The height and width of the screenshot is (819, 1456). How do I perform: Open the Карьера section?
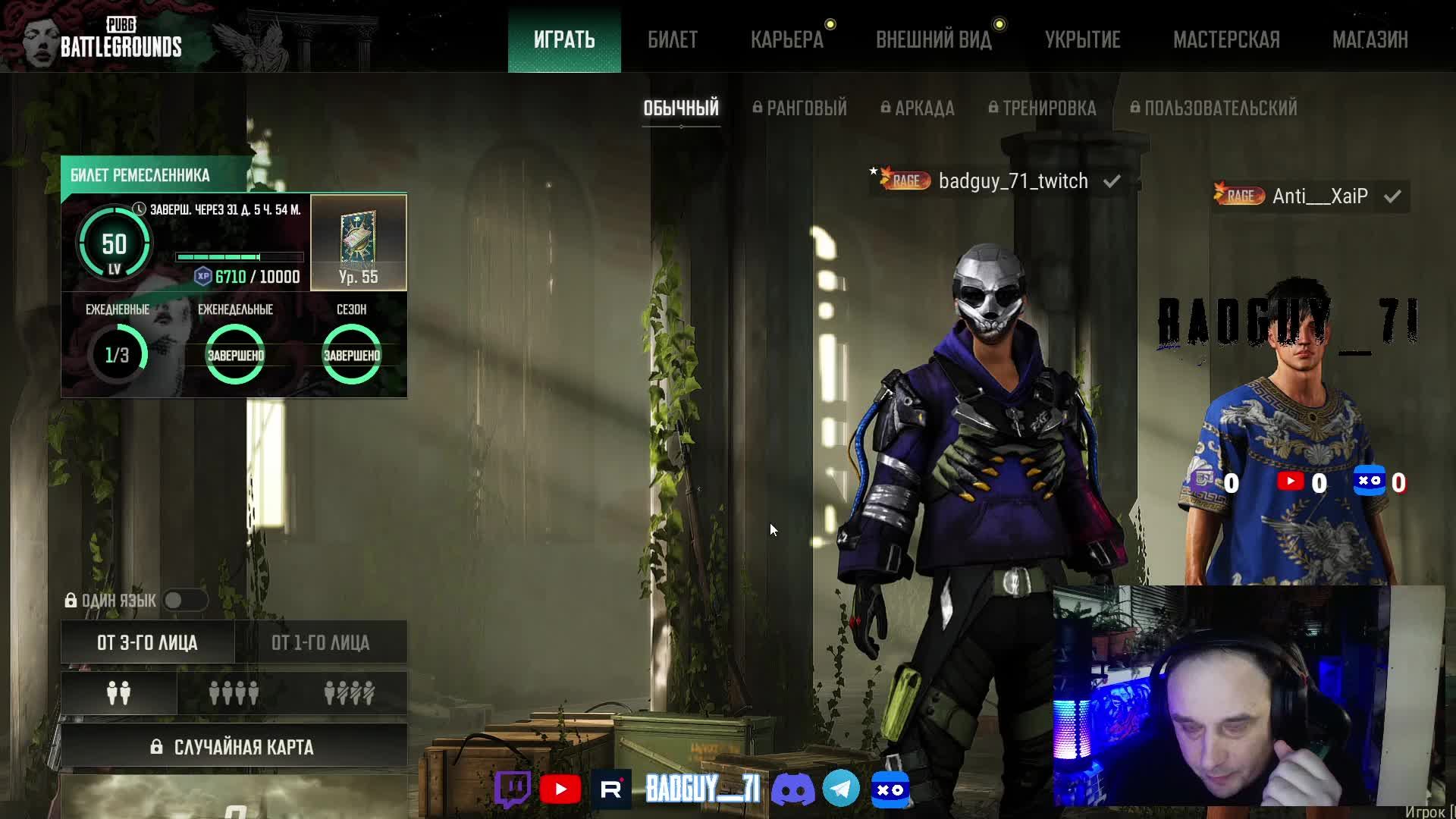[787, 39]
